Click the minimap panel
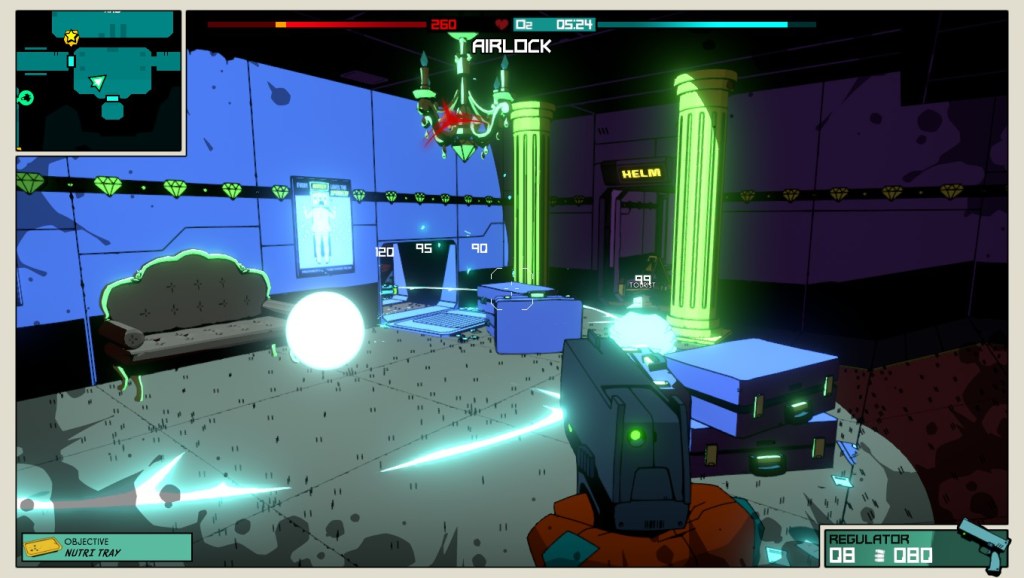1024x578 pixels. pyautogui.click(x=99, y=82)
